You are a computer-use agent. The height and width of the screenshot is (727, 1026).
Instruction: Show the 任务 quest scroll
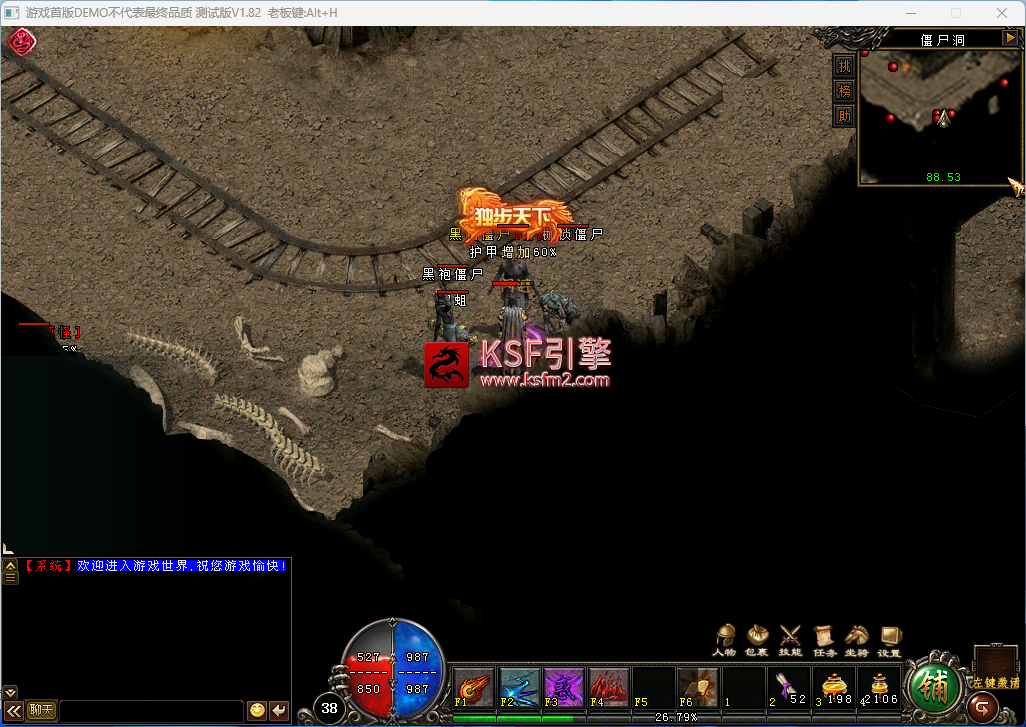824,637
